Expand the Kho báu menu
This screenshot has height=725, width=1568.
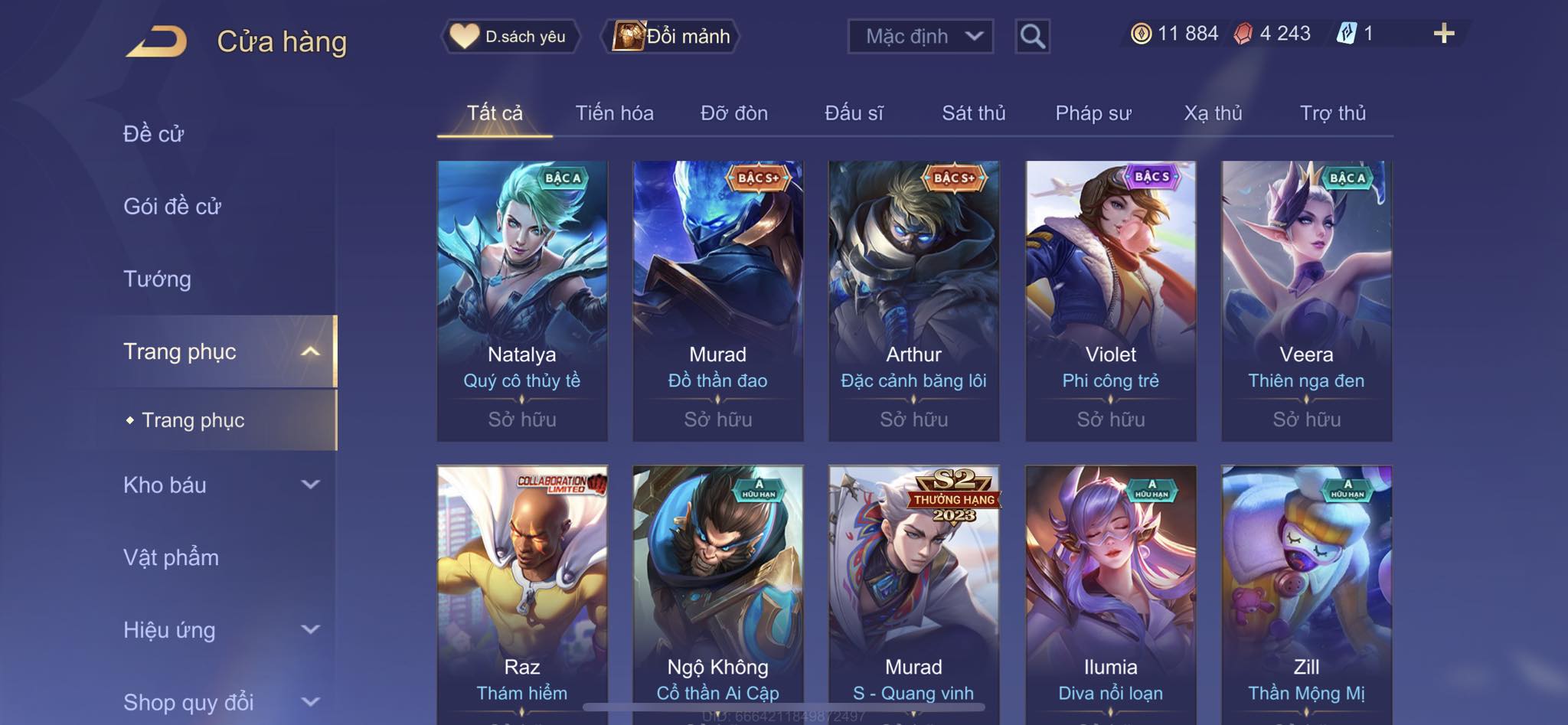click(x=220, y=485)
